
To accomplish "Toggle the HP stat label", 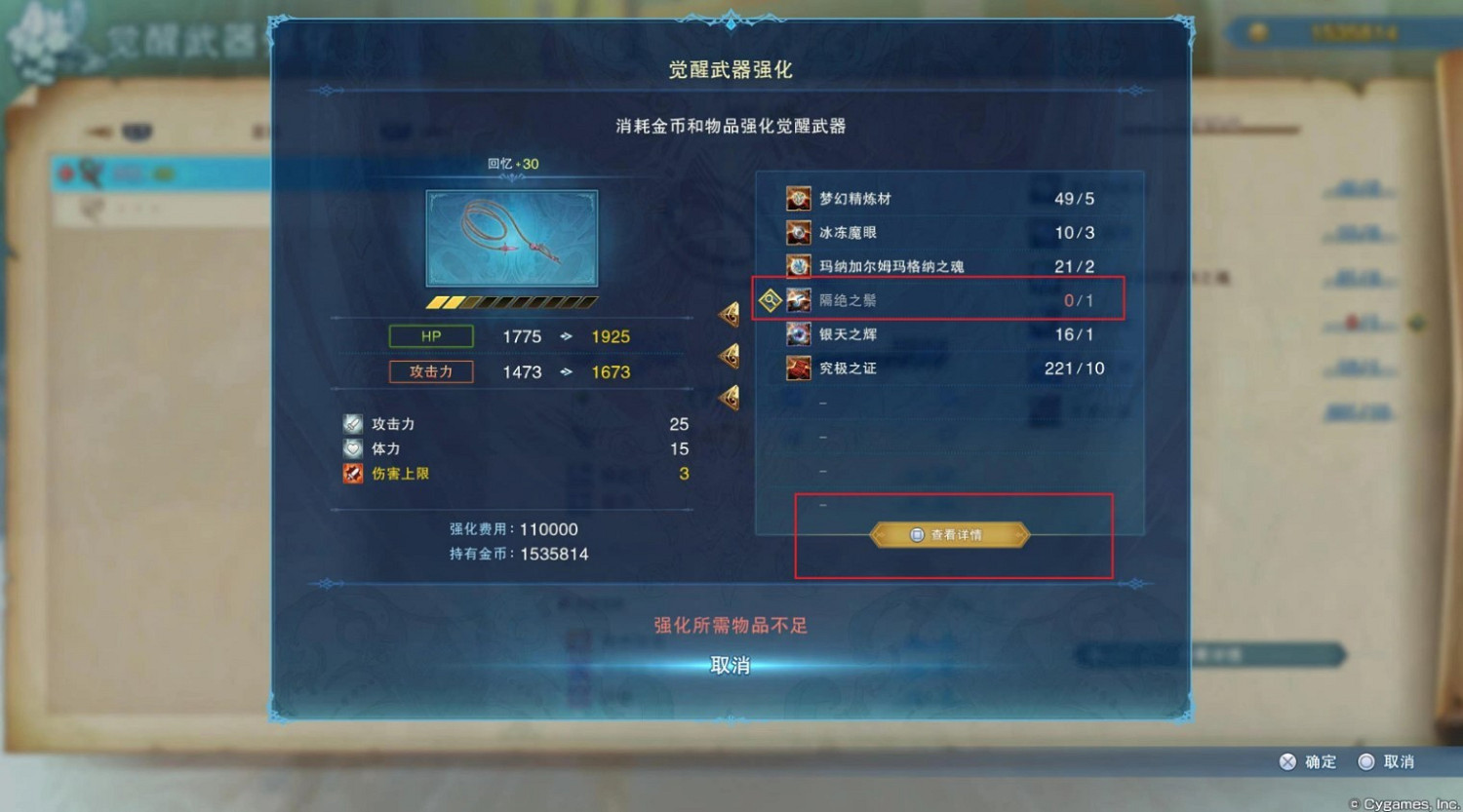I will 430,335.
